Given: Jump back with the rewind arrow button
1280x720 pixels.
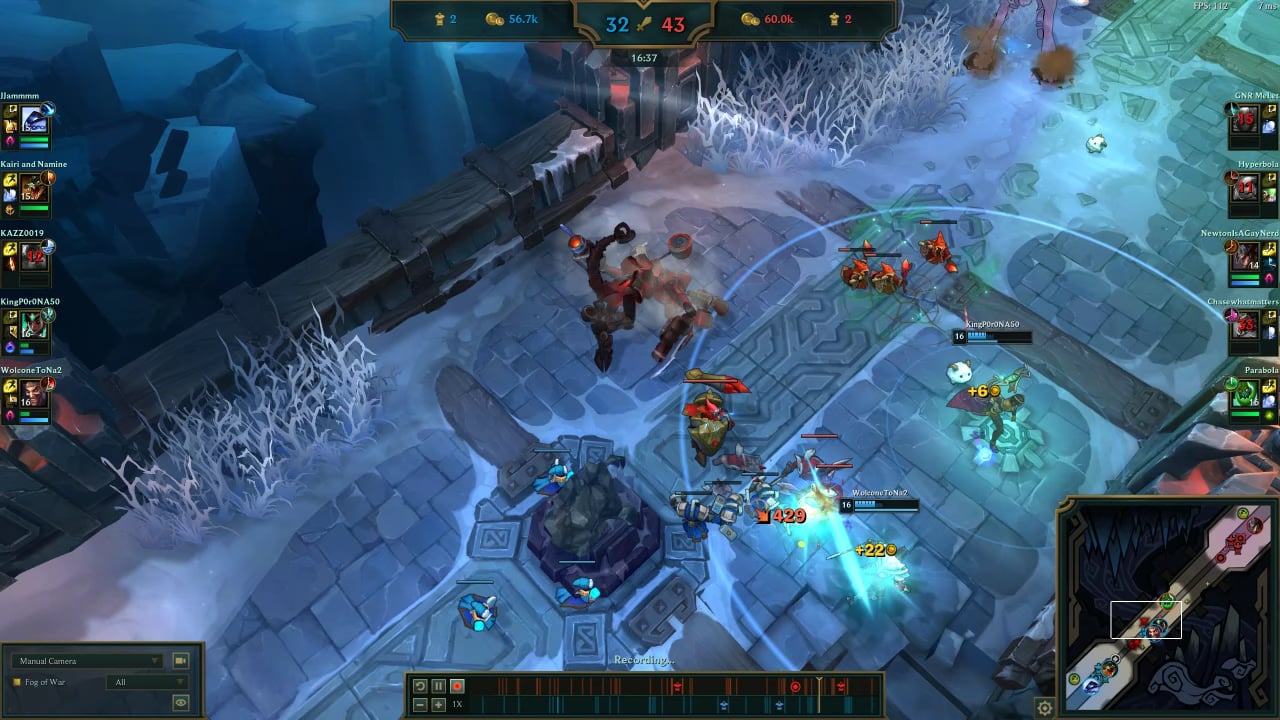Looking at the screenshot, I should (x=421, y=686).
